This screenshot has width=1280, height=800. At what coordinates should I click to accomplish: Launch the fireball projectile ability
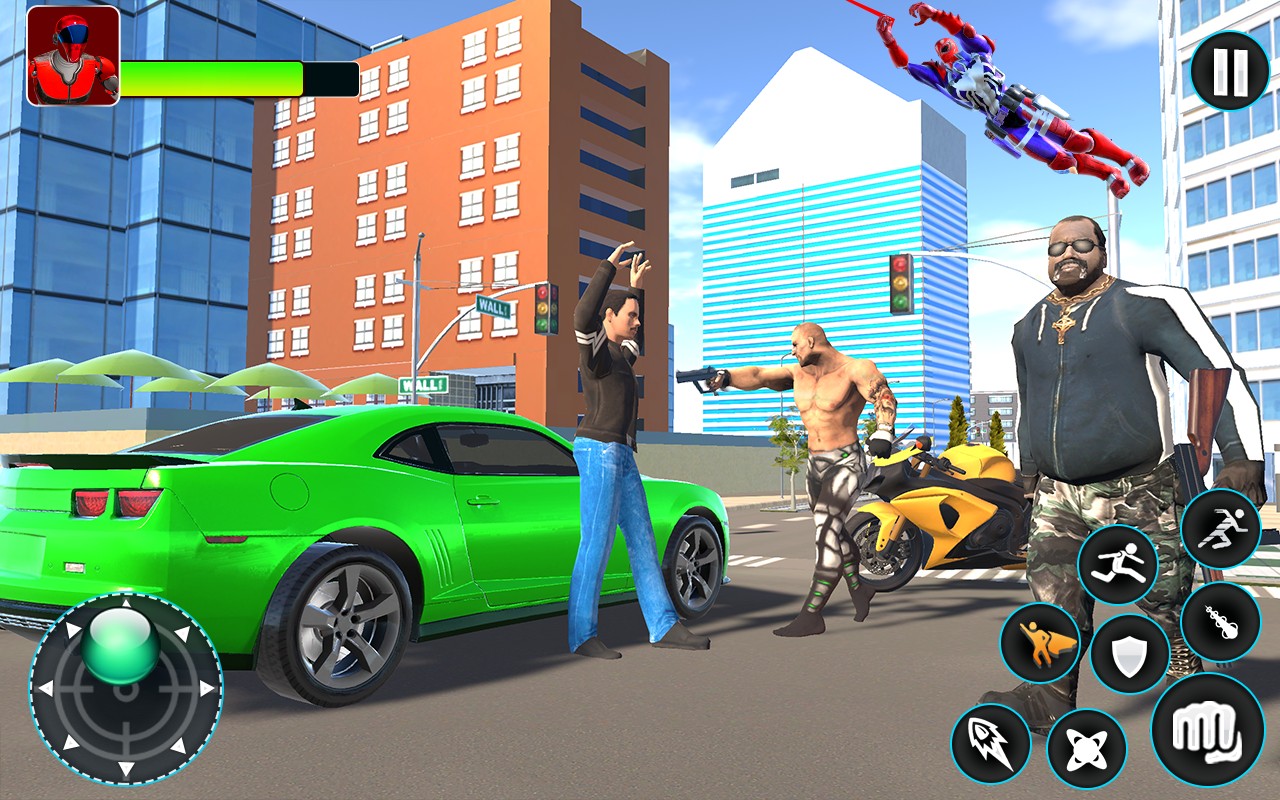coord(1220,622)
